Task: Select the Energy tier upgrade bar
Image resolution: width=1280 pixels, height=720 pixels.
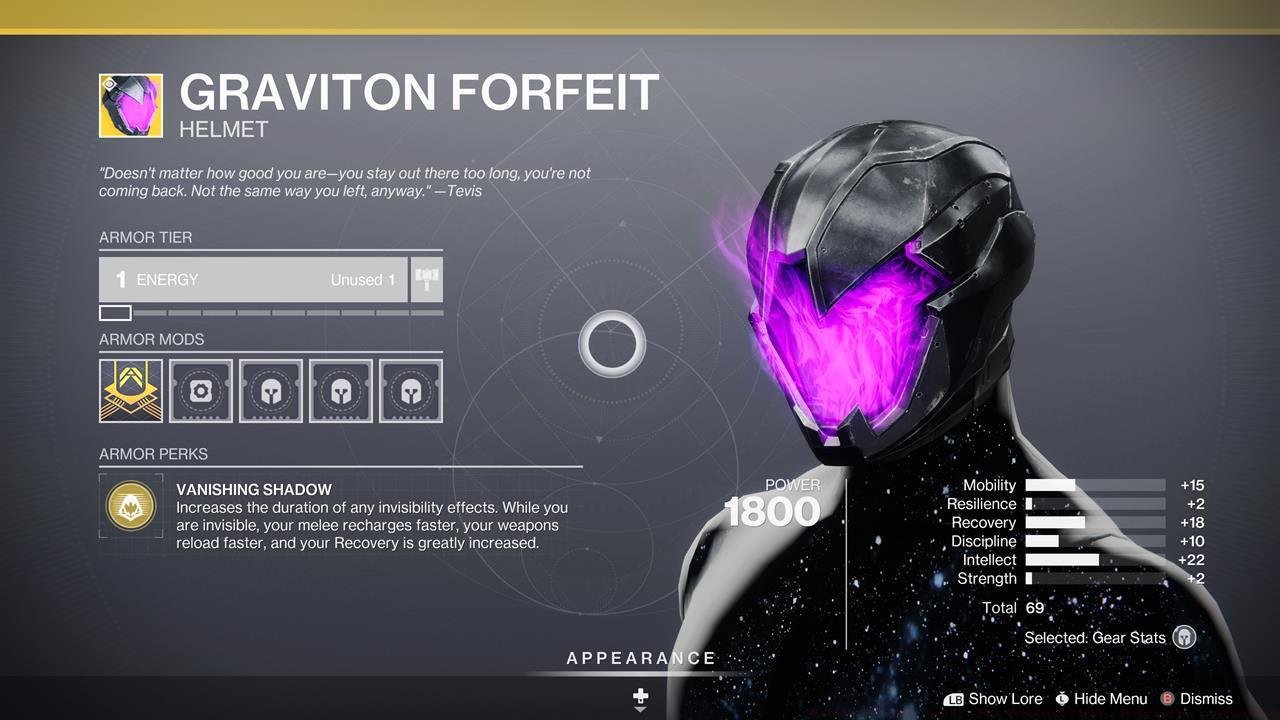Action: tap(253, 280)
